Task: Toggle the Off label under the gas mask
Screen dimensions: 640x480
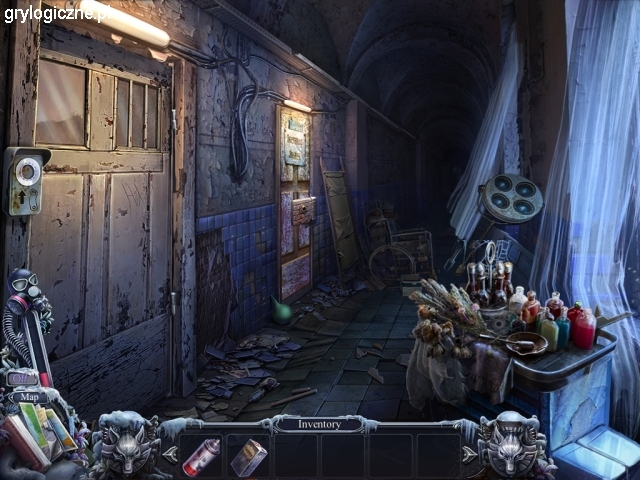Action: 22,379
